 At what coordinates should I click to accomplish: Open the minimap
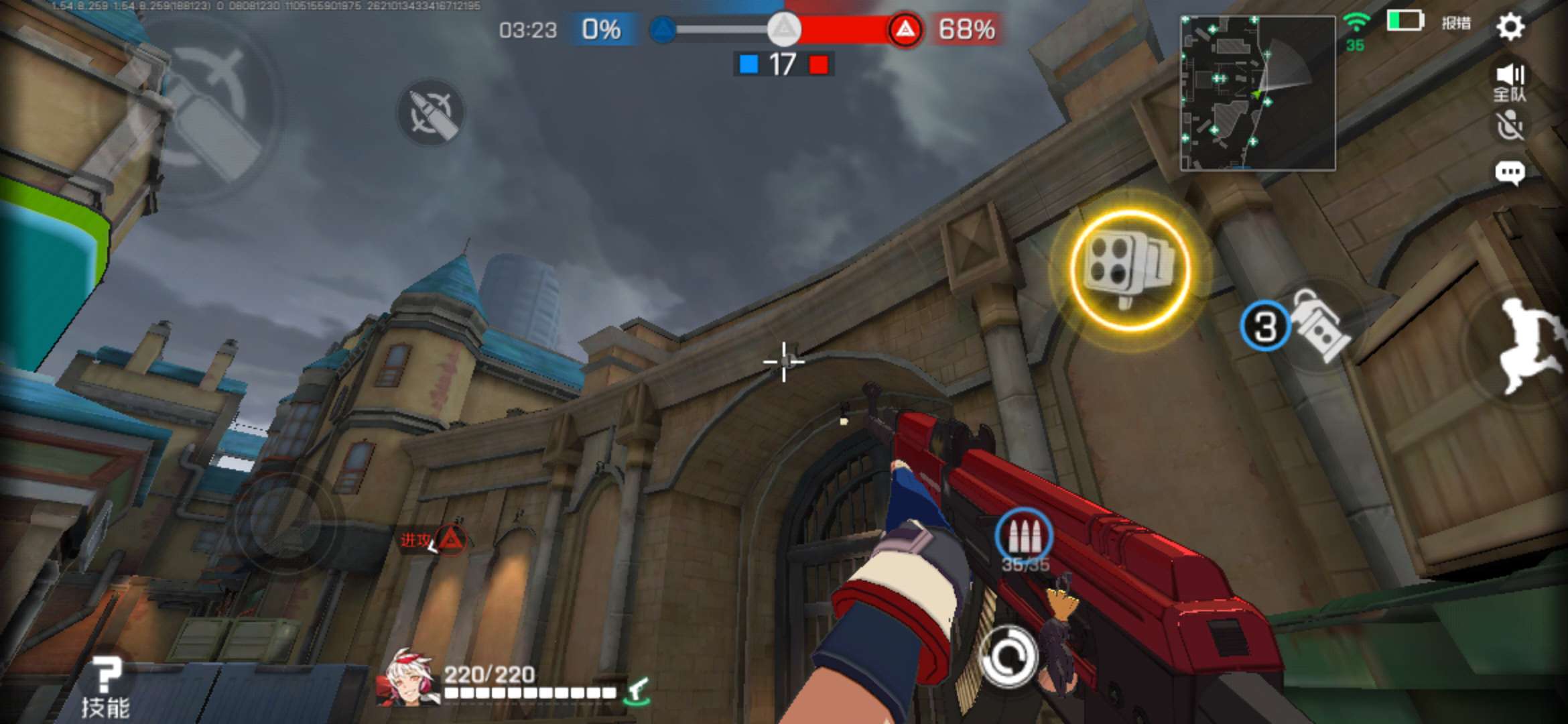[x=1257, y=93]
